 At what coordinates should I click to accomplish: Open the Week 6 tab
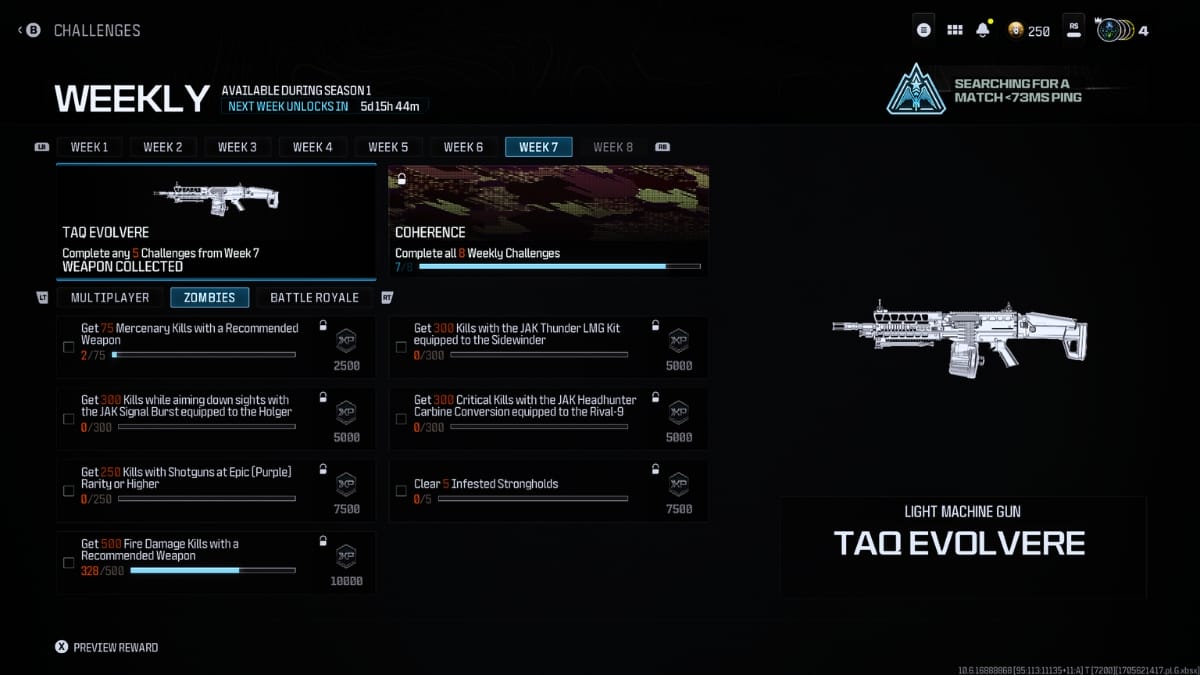(463, 147)
